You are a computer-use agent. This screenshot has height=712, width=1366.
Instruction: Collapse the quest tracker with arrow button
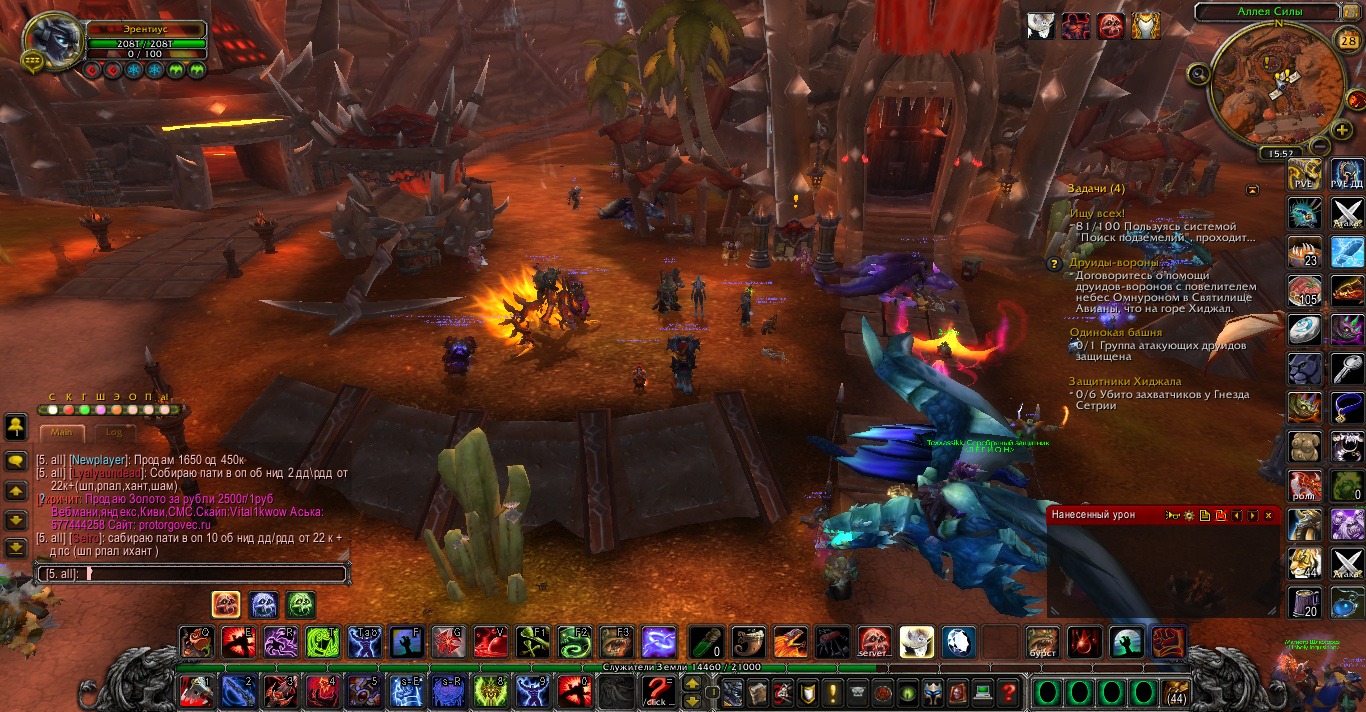click(x=1252, y=189)
